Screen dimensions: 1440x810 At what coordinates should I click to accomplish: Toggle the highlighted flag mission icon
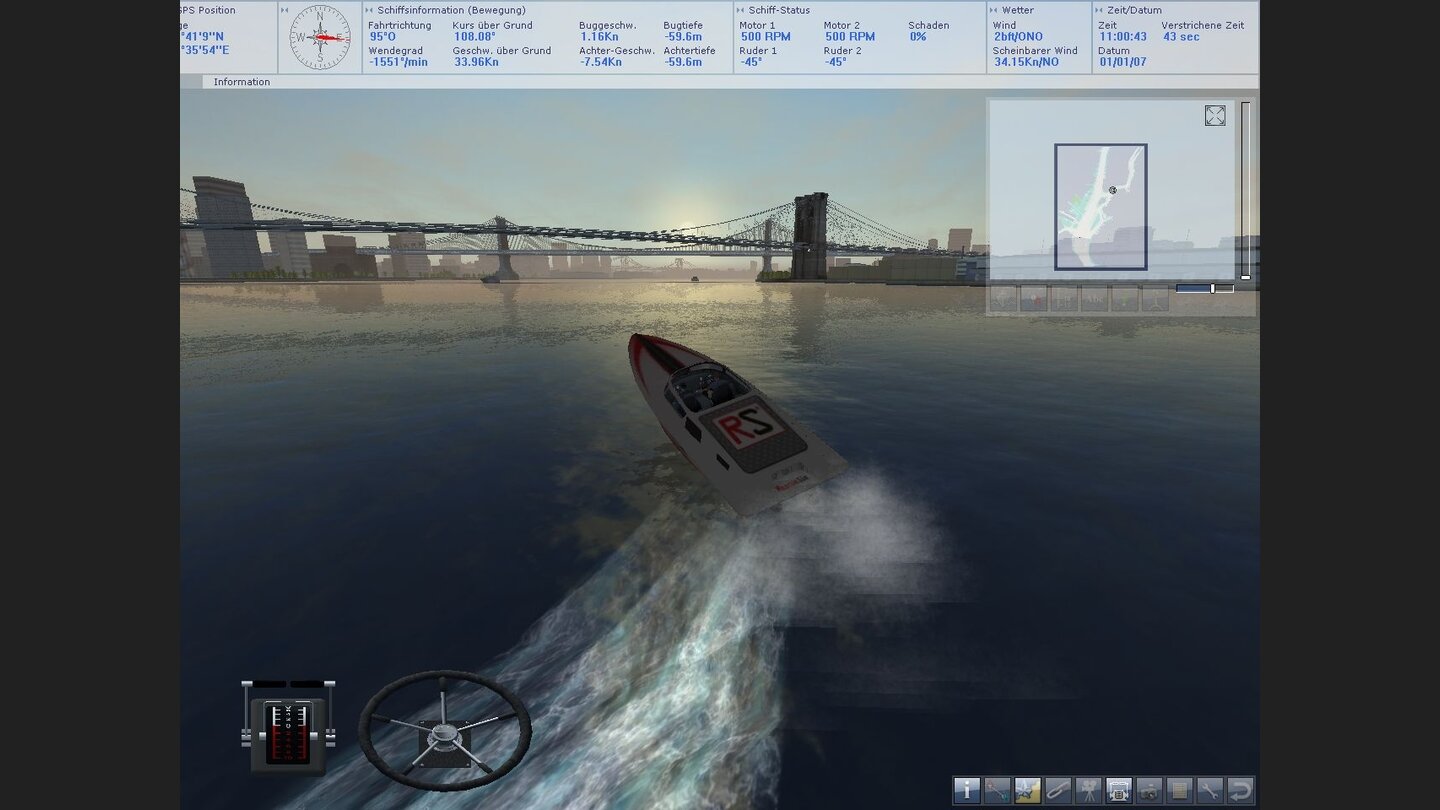coord(1026,791)
